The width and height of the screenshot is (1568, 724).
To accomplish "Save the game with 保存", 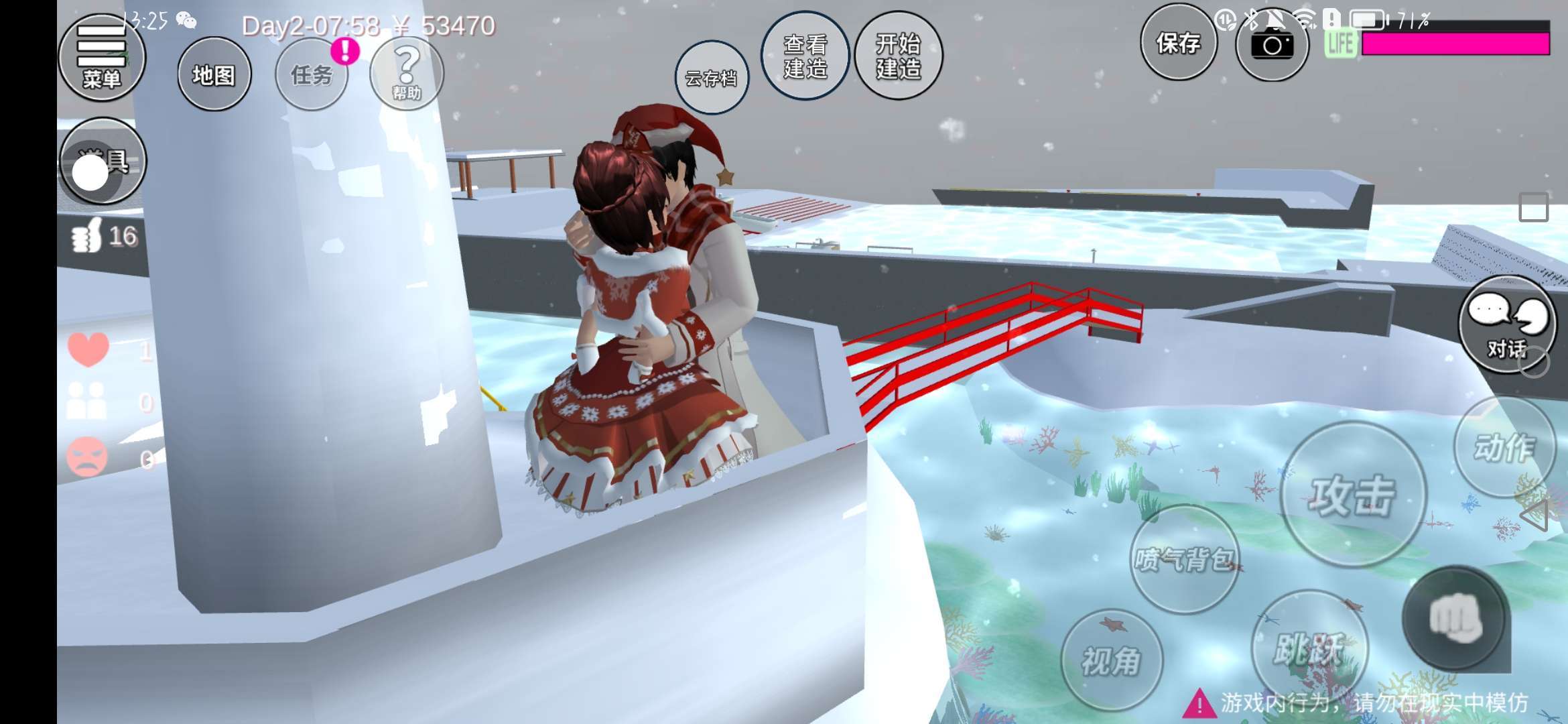I will click(x=1178, y=44).
